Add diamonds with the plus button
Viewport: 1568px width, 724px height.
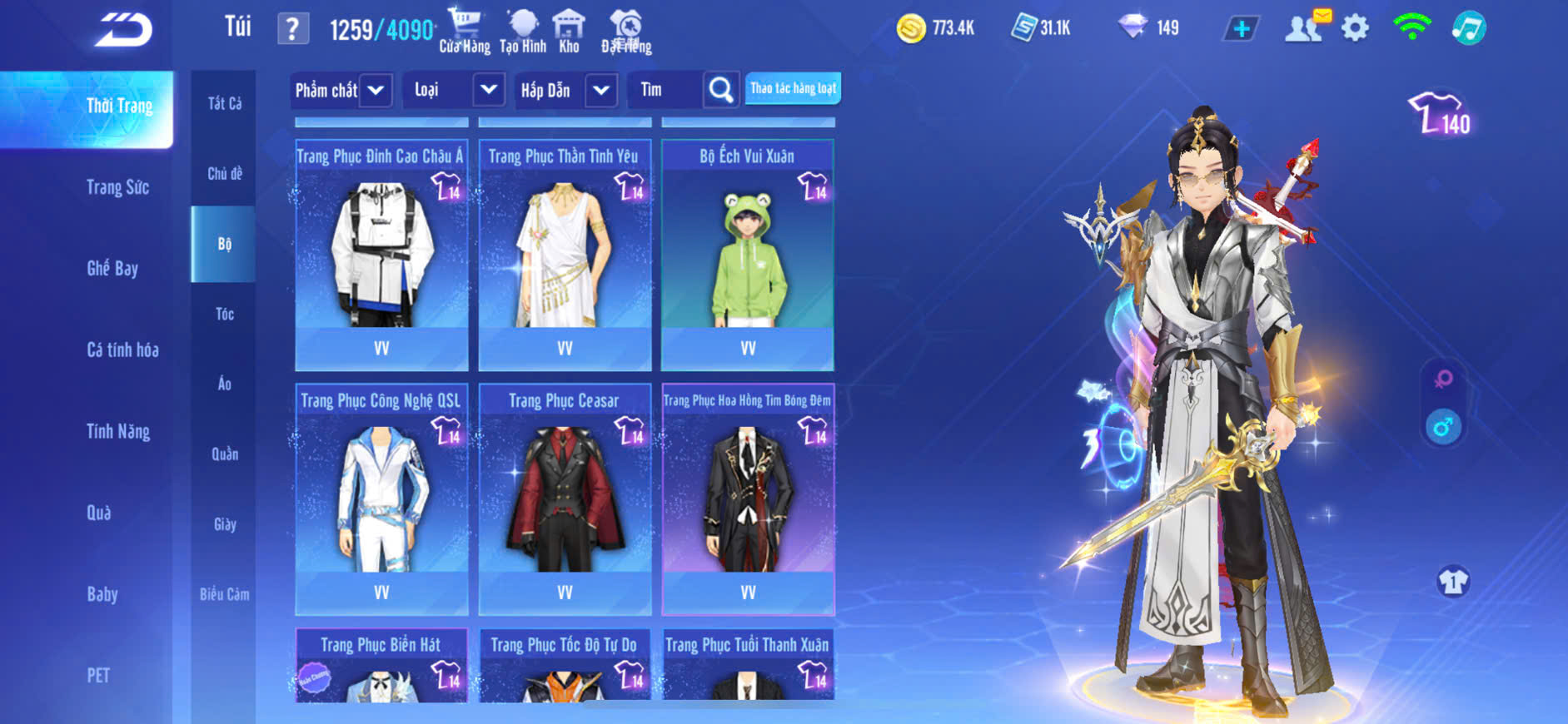(x=1242, y=28)
